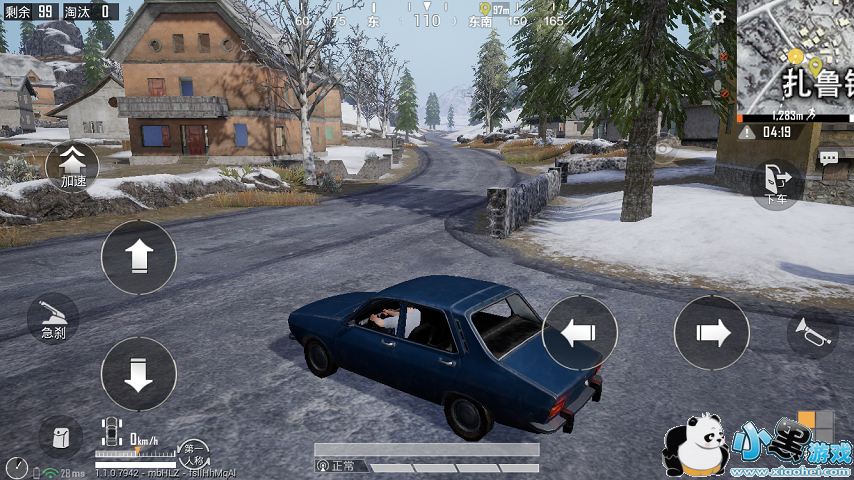Drive forward with the up arrow

tap(138, 257)
